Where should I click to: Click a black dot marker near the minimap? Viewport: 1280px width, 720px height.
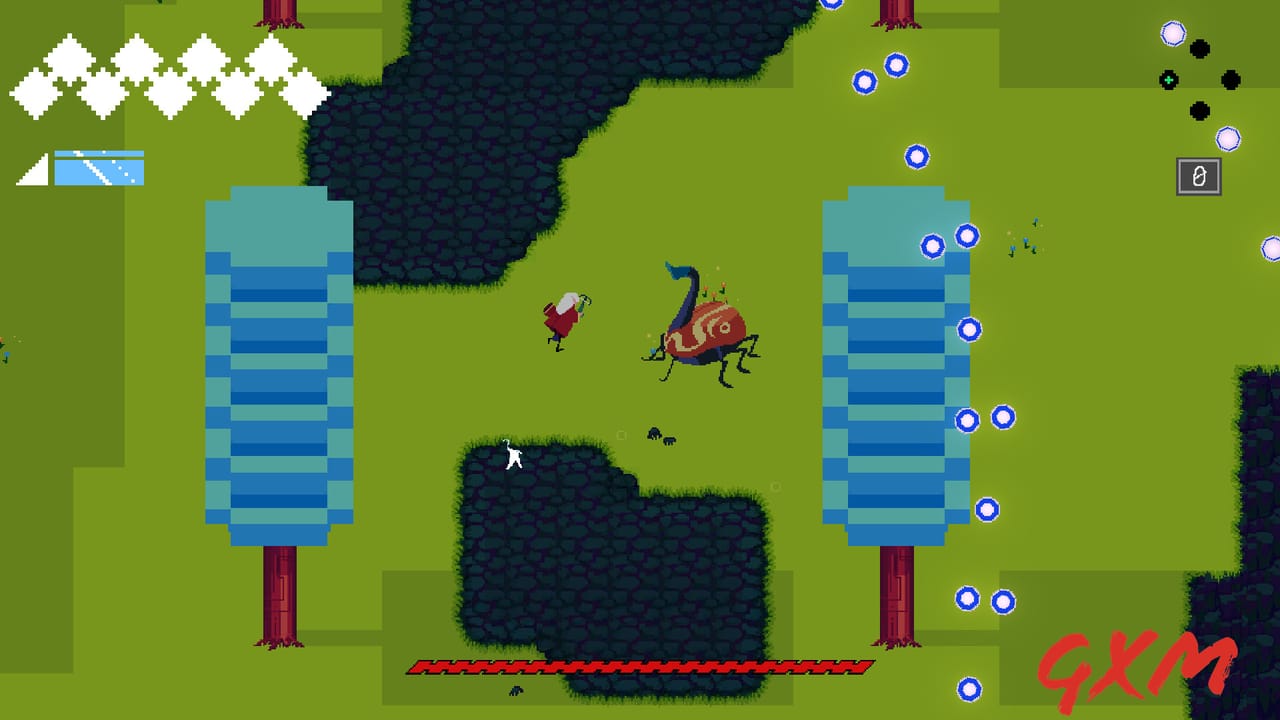(x=1198, y=47)
